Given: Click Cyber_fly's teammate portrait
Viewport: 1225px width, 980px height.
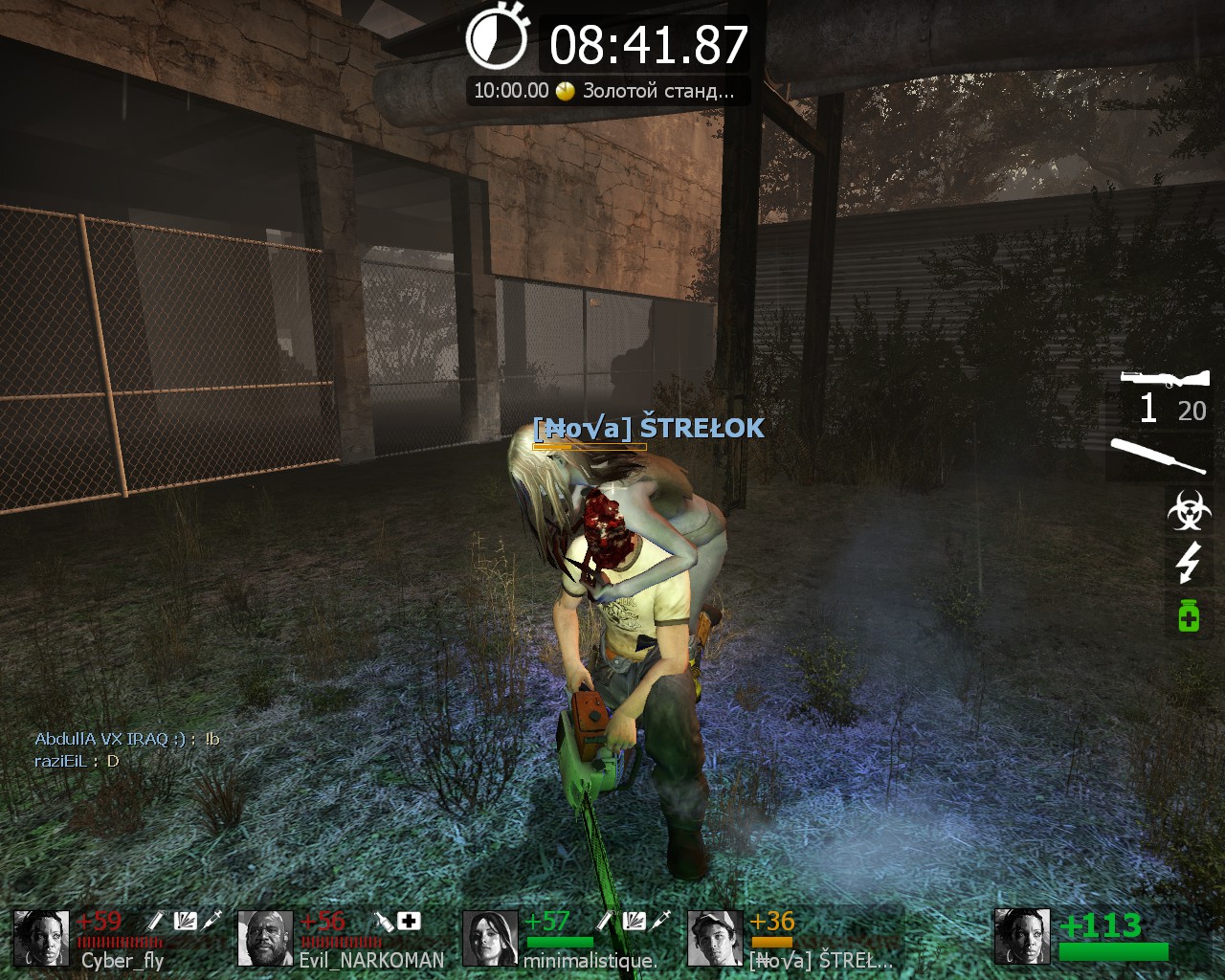Looking at the screenshot, I should [x=41, y=938].
